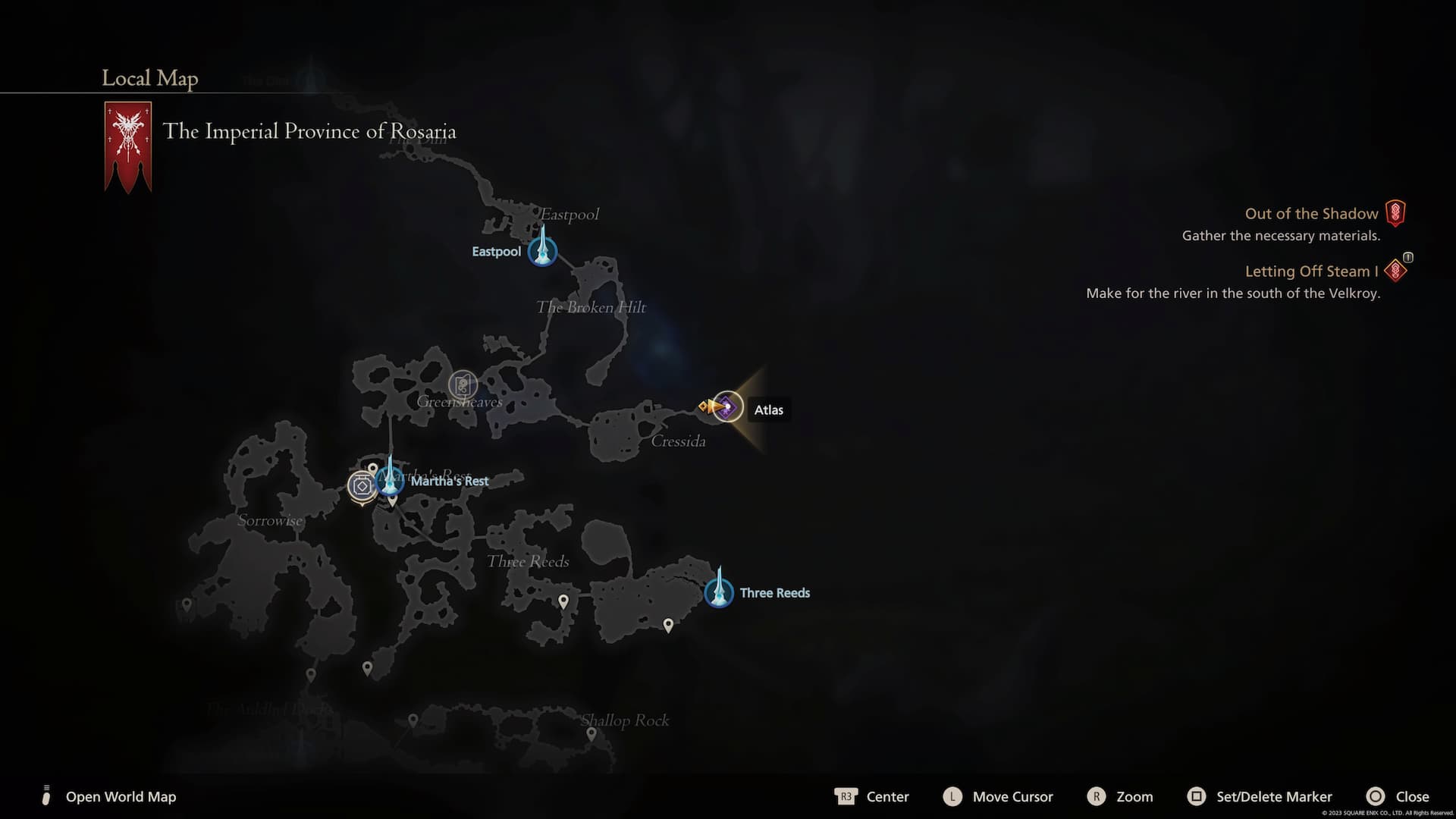Image resolution: width=1456 pixels, height=819 pixels.
Task: Click the Eastpool fast travel obelisk icon
Action: (x=543, y=250)
